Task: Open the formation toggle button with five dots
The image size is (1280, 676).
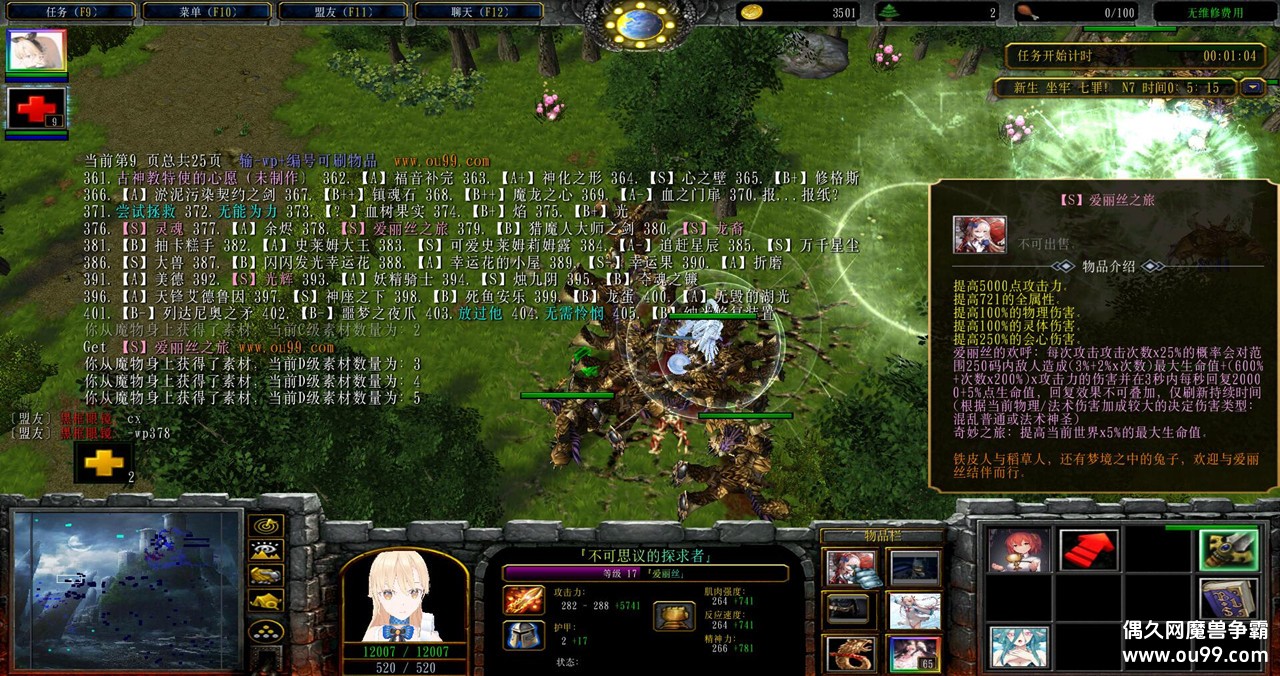Action: [265, 630]
